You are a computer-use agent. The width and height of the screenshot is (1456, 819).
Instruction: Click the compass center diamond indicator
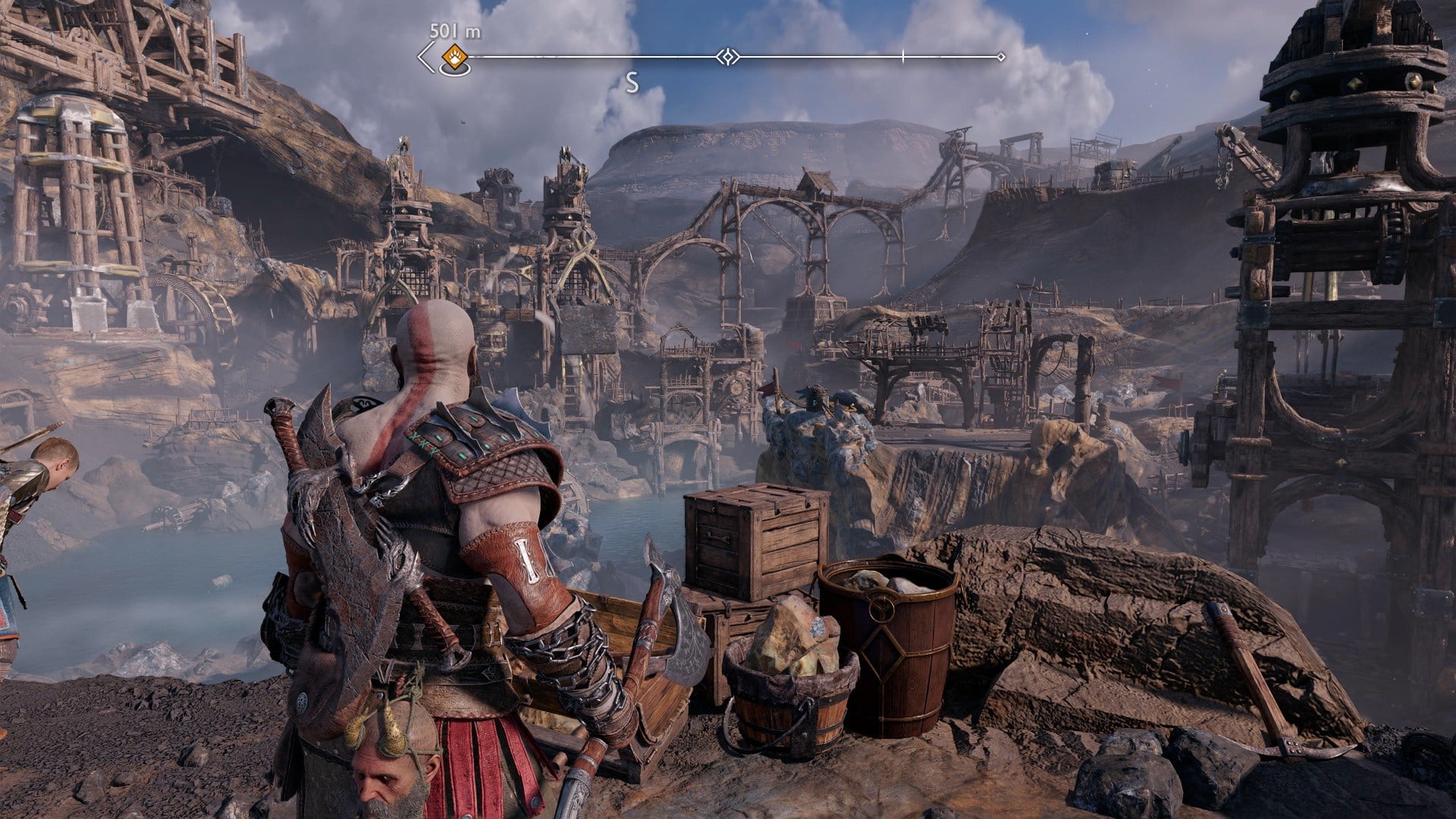click(728, 57)
